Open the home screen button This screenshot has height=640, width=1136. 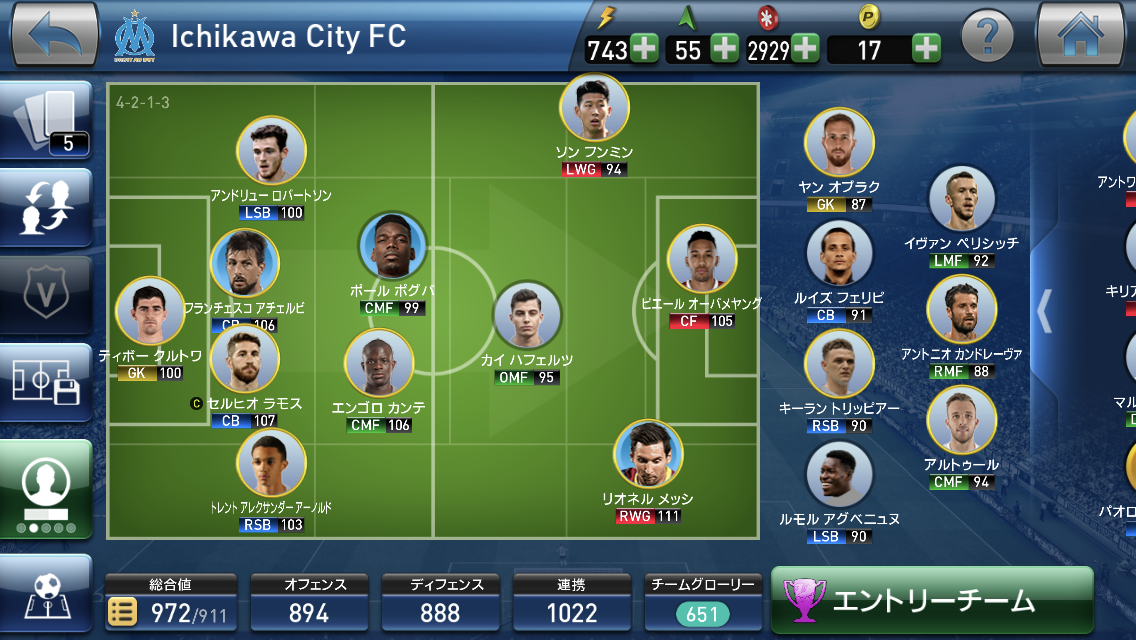coord(1082,35)
